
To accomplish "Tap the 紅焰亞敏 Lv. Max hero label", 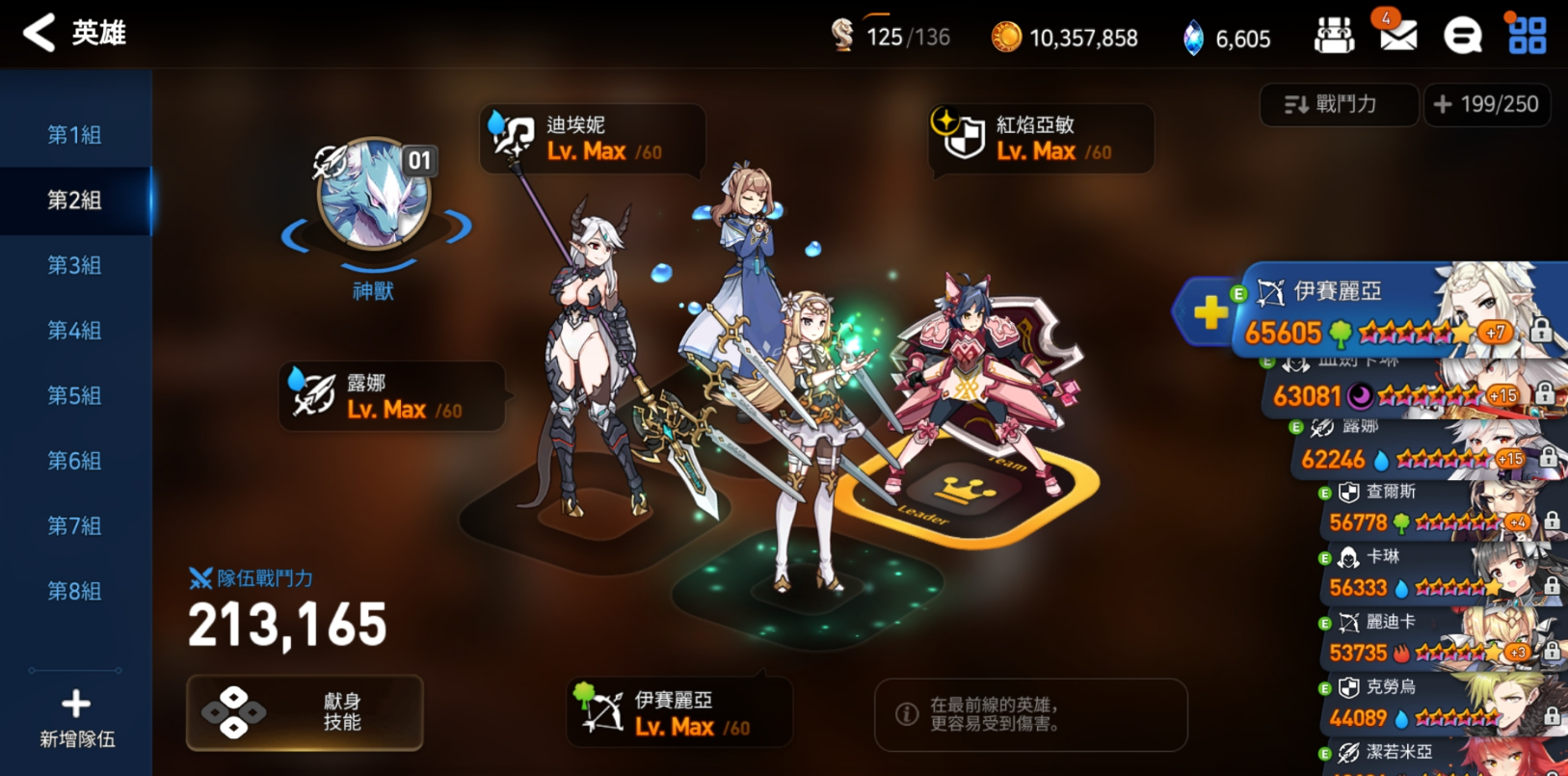I will [x=1041, y=139].
